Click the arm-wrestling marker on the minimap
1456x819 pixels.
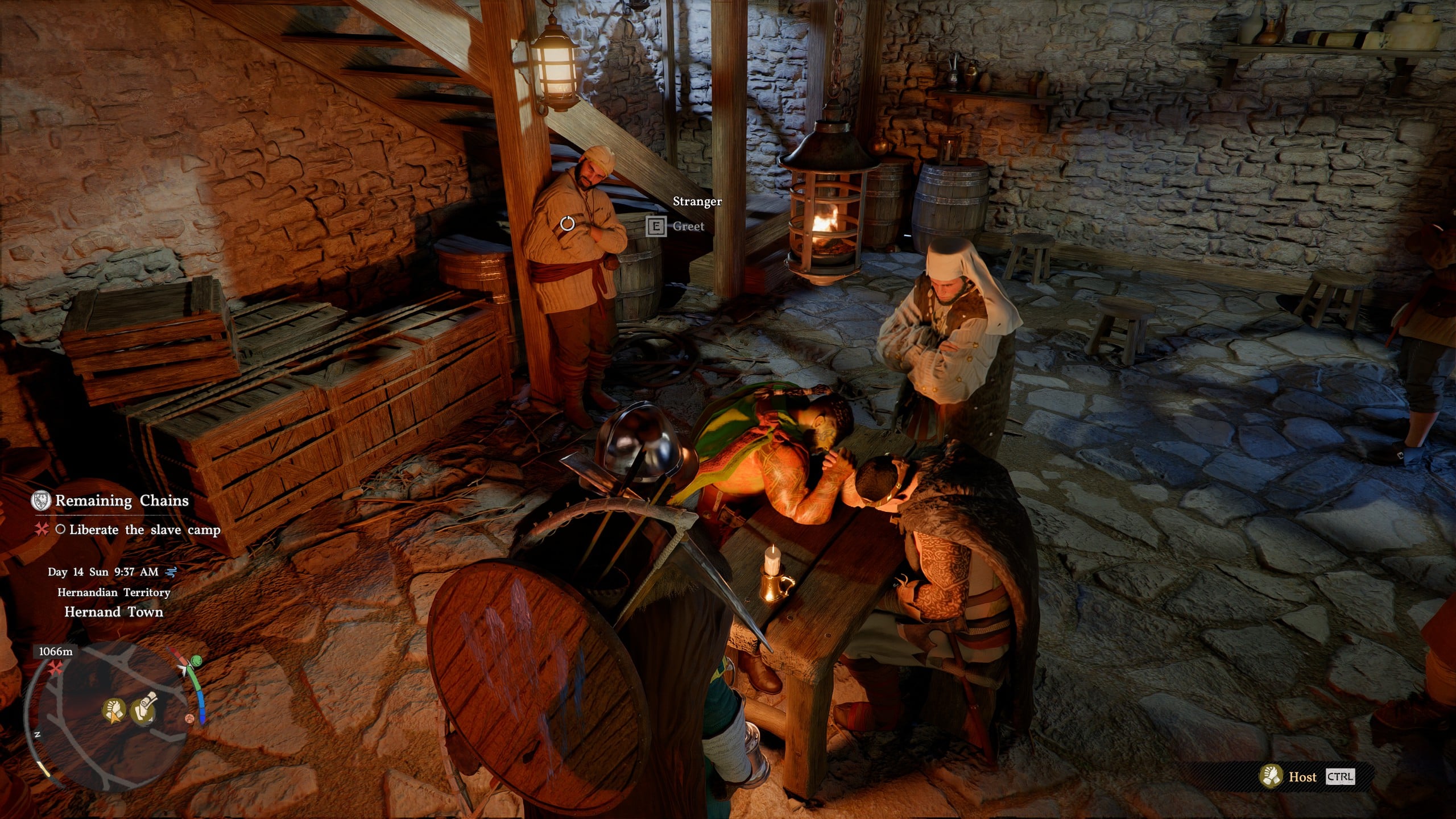114,711
